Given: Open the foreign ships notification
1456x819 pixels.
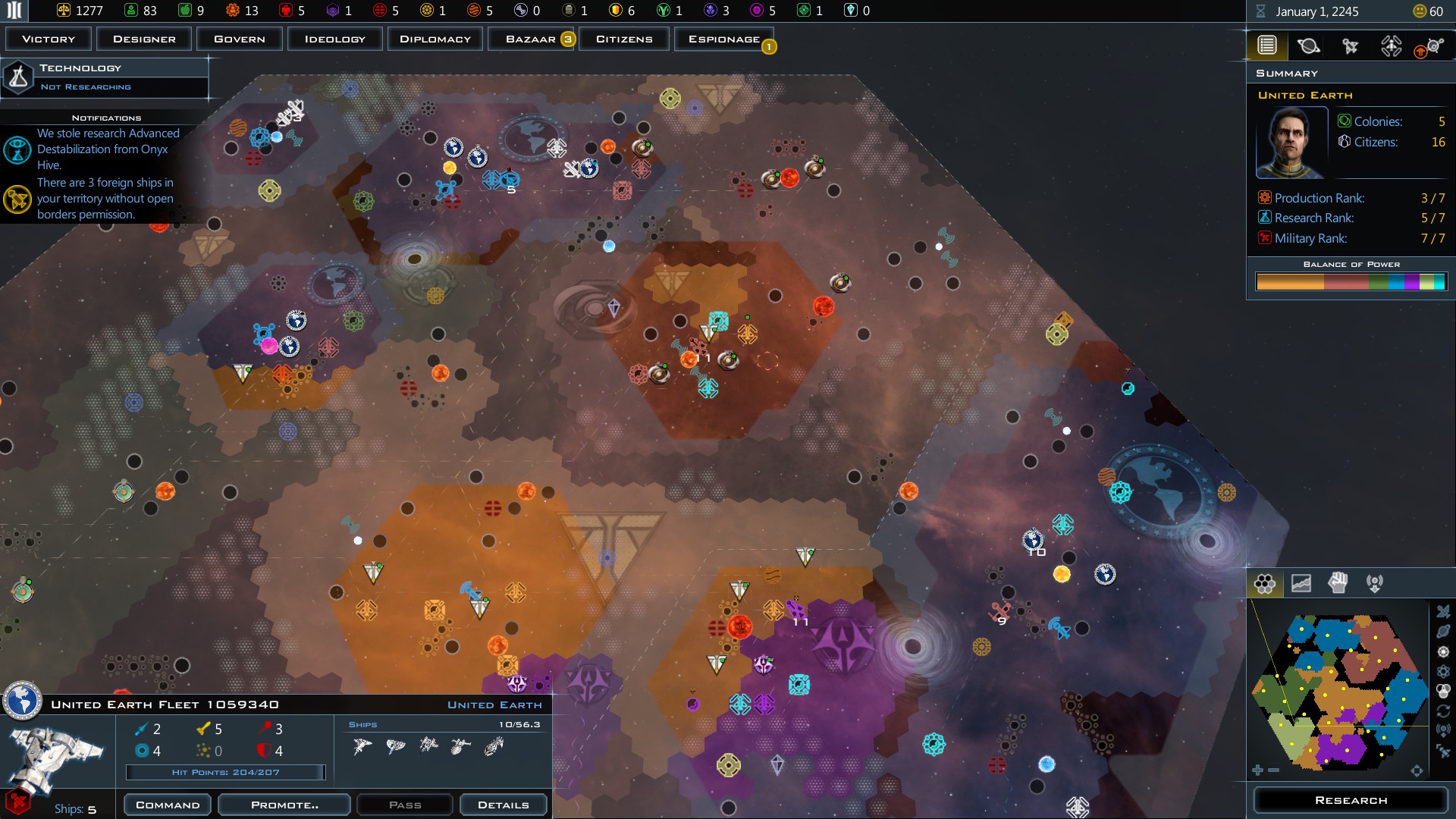Looking at the screenshot, I should click(105, 199).
